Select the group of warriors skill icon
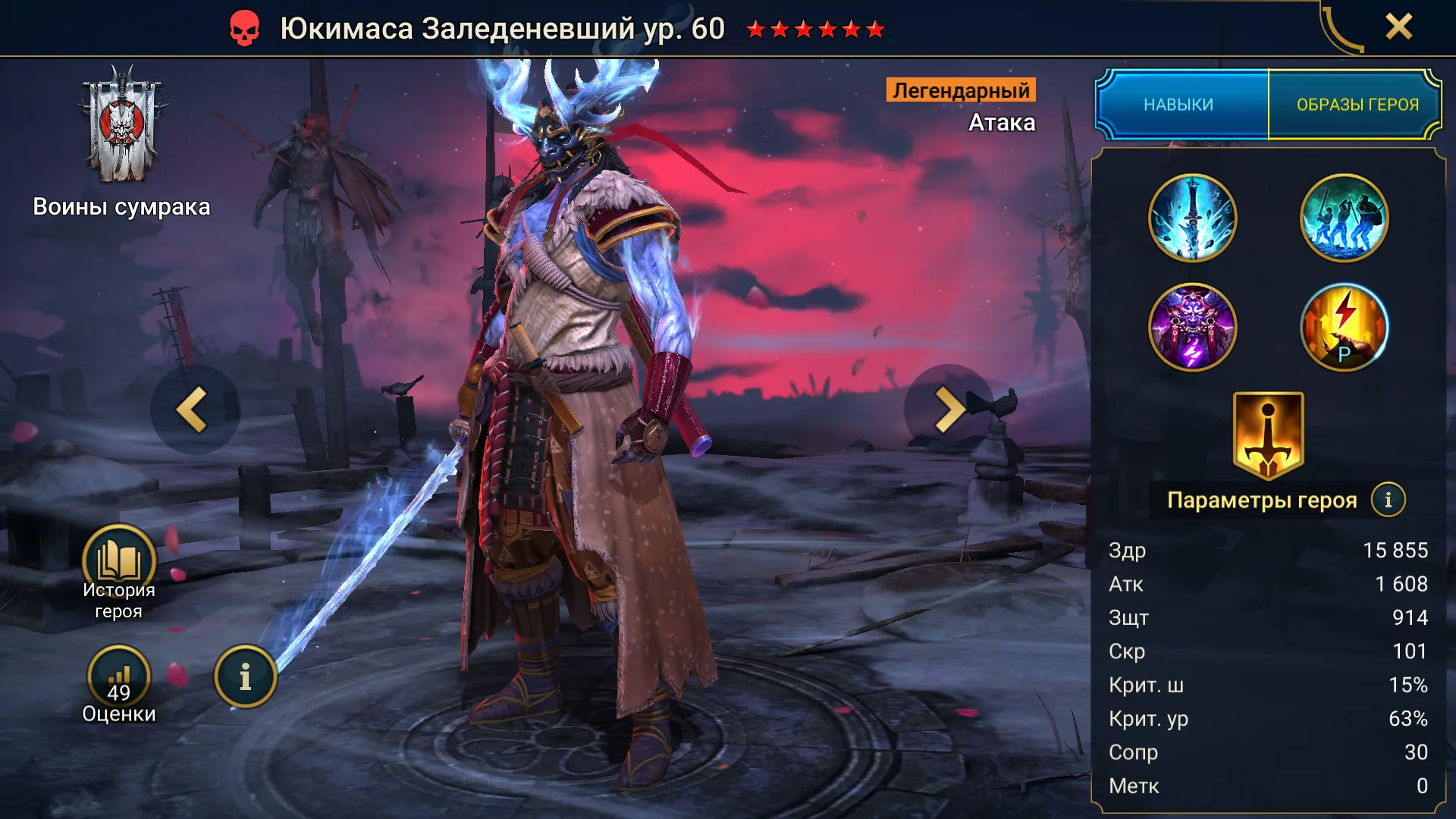 [x=1344, y=218]
